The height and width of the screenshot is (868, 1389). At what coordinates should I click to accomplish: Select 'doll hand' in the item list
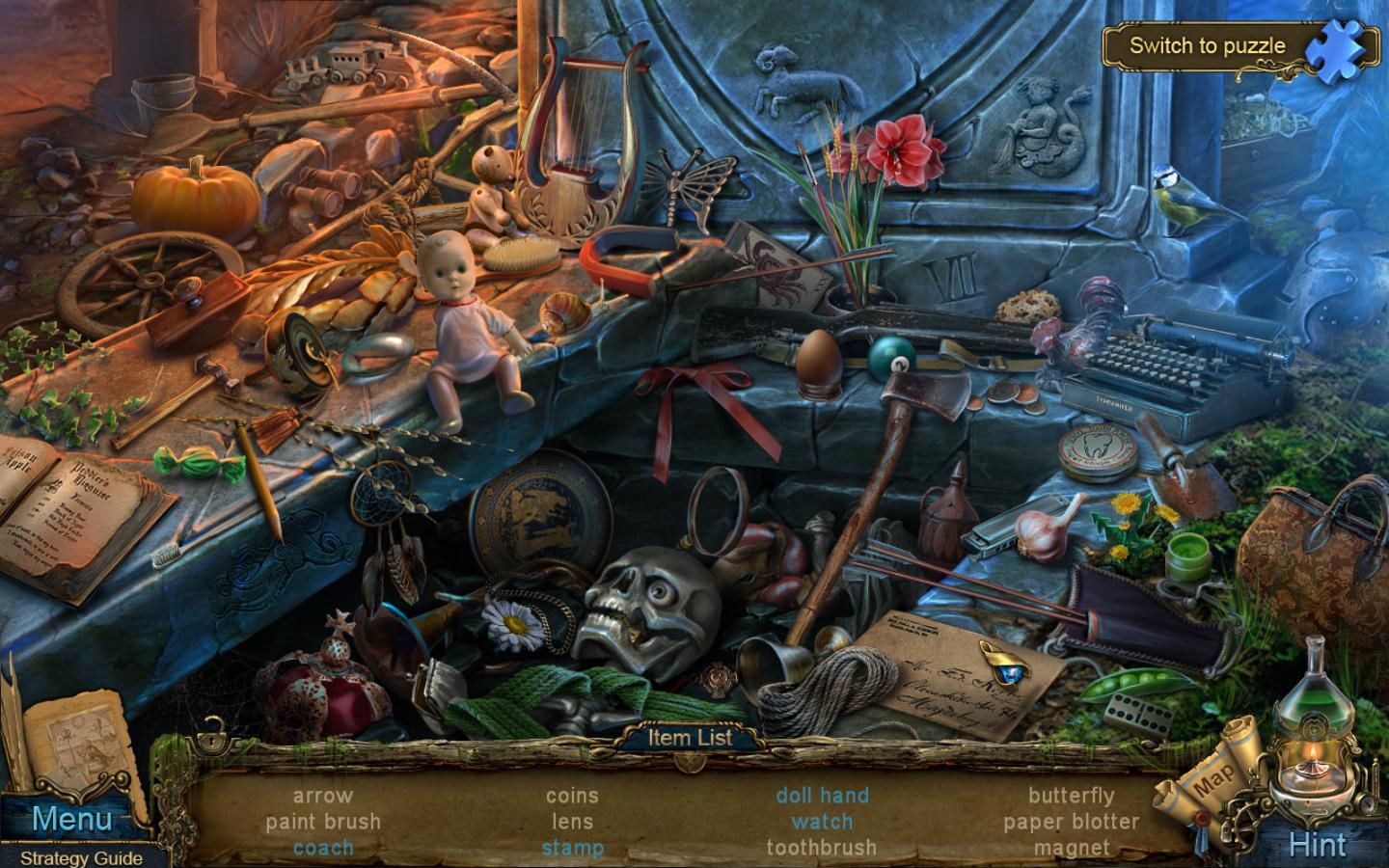(821, 795)
